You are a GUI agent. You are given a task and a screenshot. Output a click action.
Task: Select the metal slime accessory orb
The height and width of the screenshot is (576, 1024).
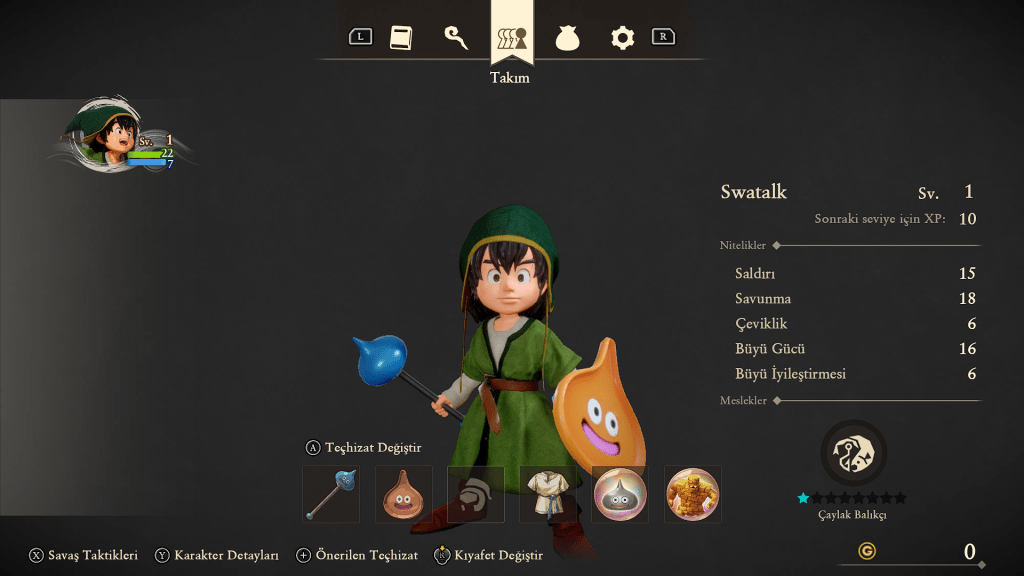coord(621,494)
